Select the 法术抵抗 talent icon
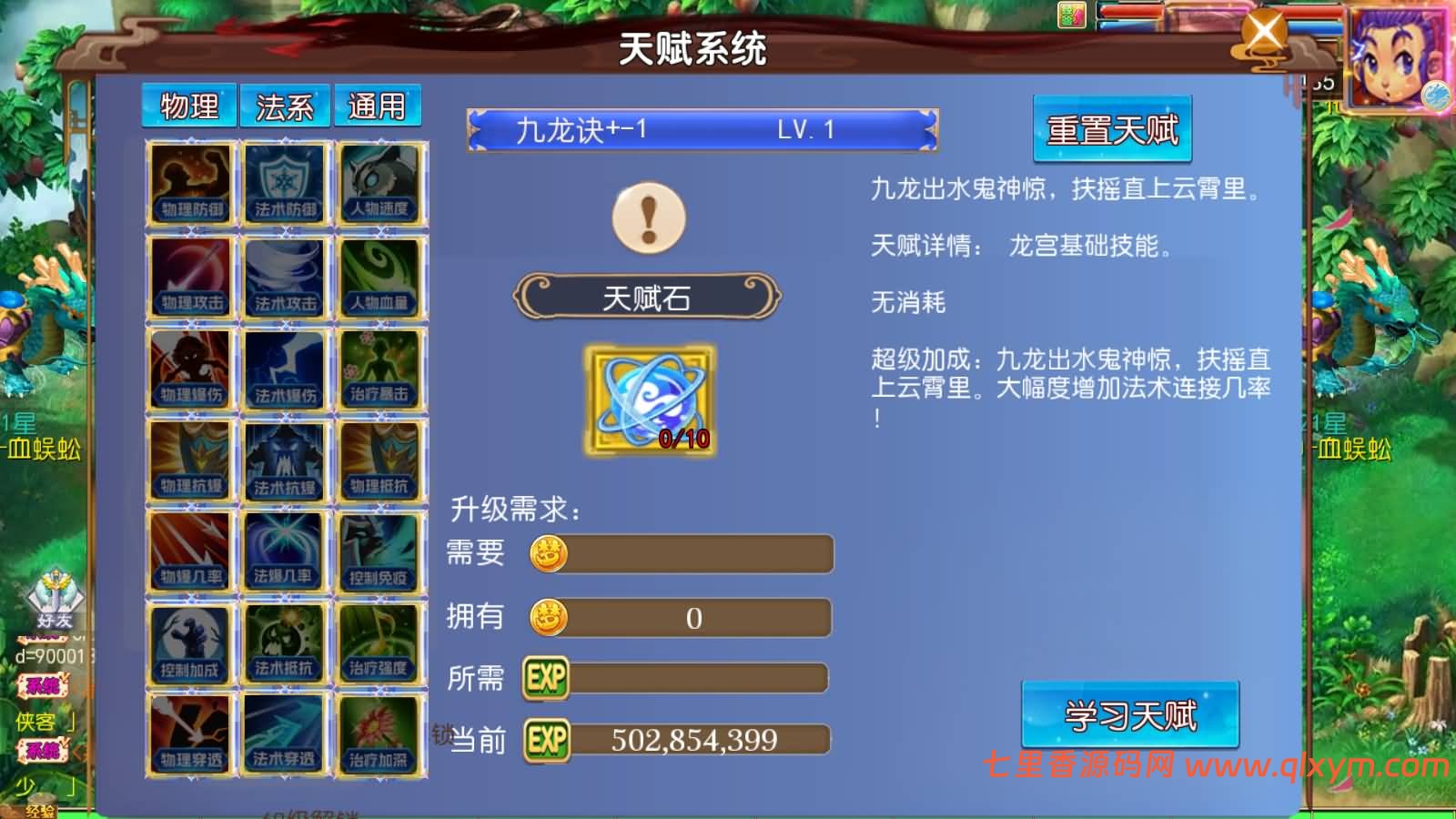 tap(285, 643)
